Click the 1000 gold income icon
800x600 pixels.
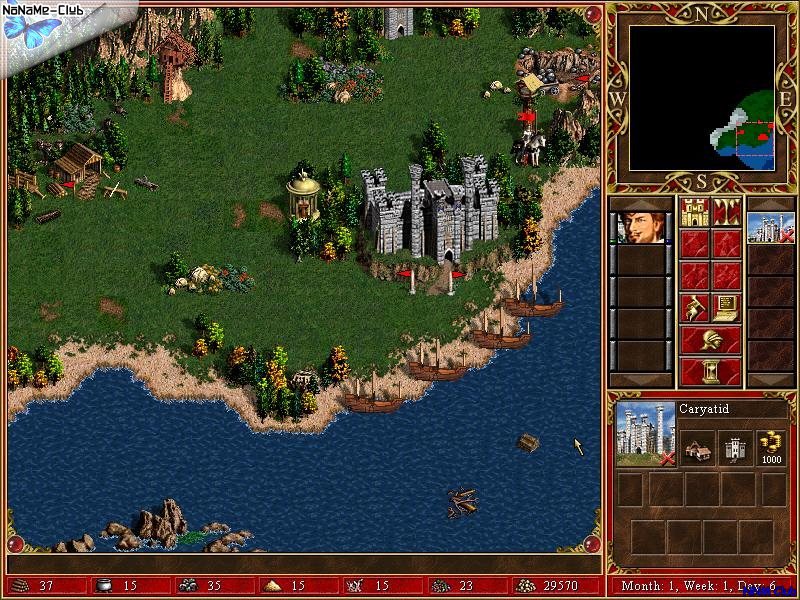(772, 446)
